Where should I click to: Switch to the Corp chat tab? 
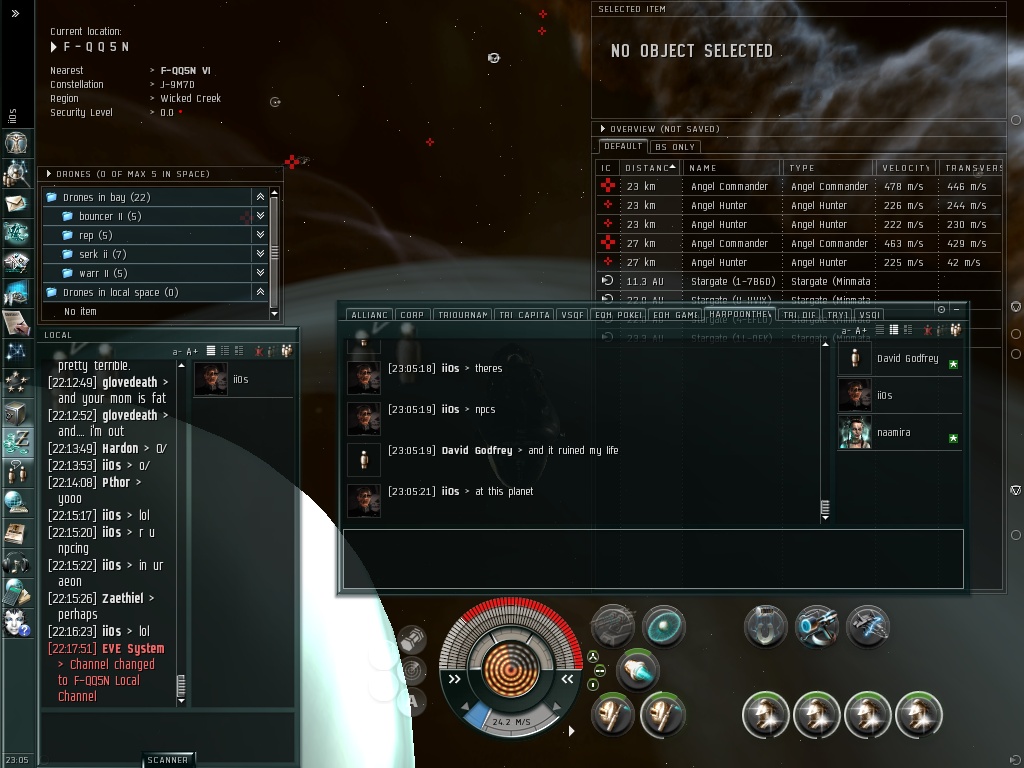coord(412,315)
